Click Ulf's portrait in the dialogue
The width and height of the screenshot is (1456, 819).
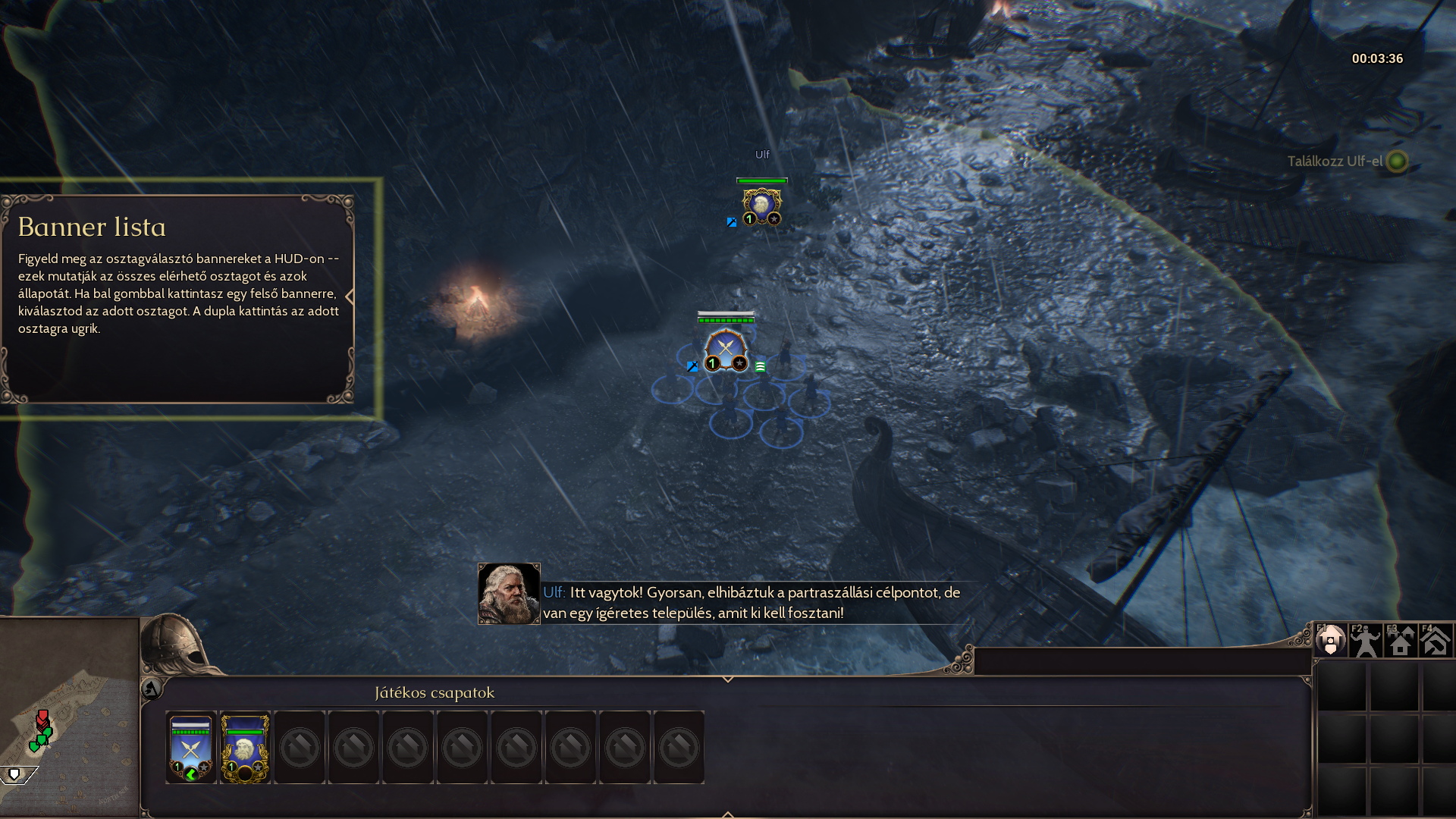point(509,594)
